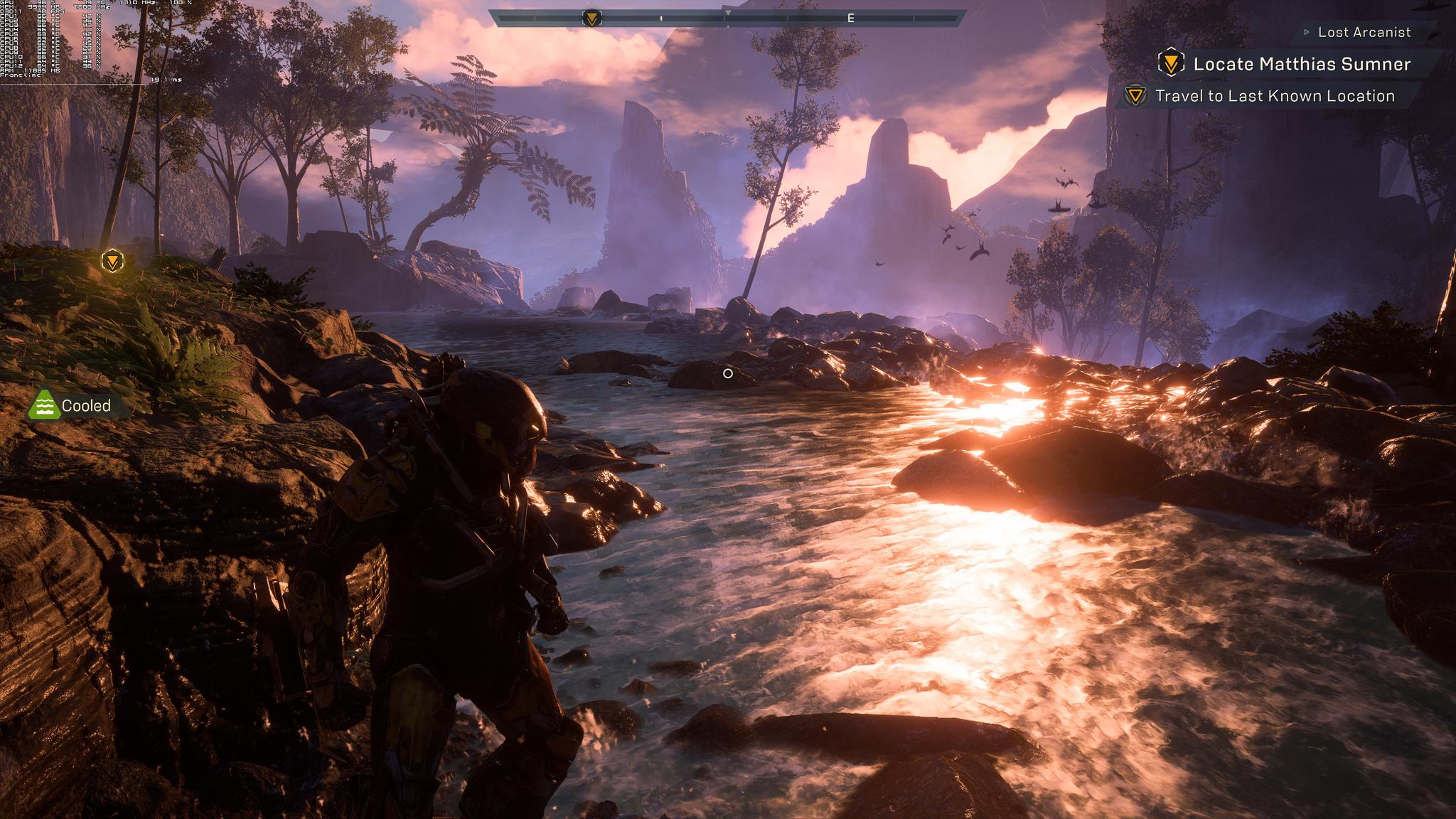Select the Lost Arcanist mission title
Viewport: 1456px width, 819px height.
(1364, 32)
